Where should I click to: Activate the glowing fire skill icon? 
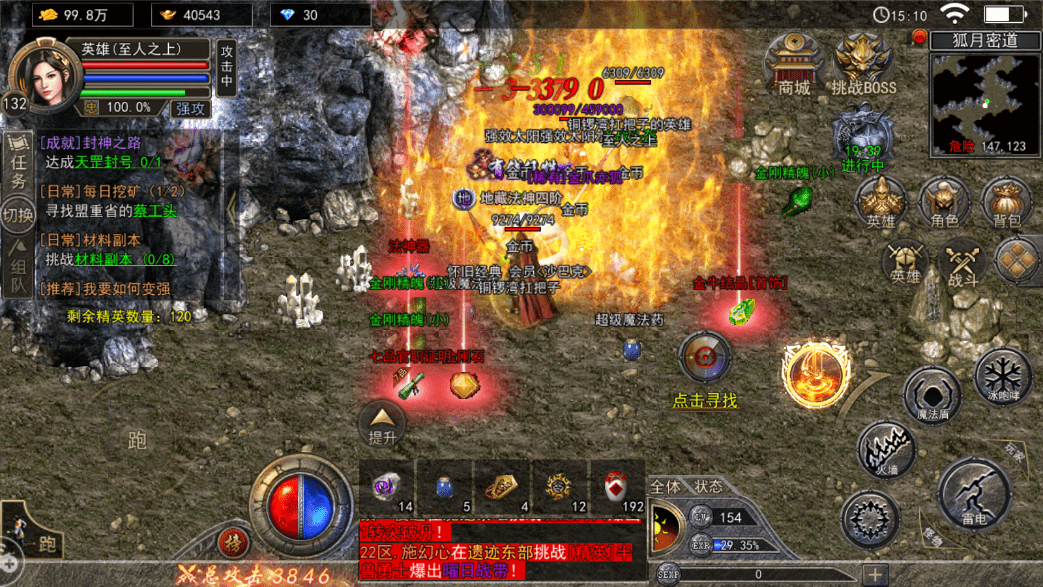[816, 374]
